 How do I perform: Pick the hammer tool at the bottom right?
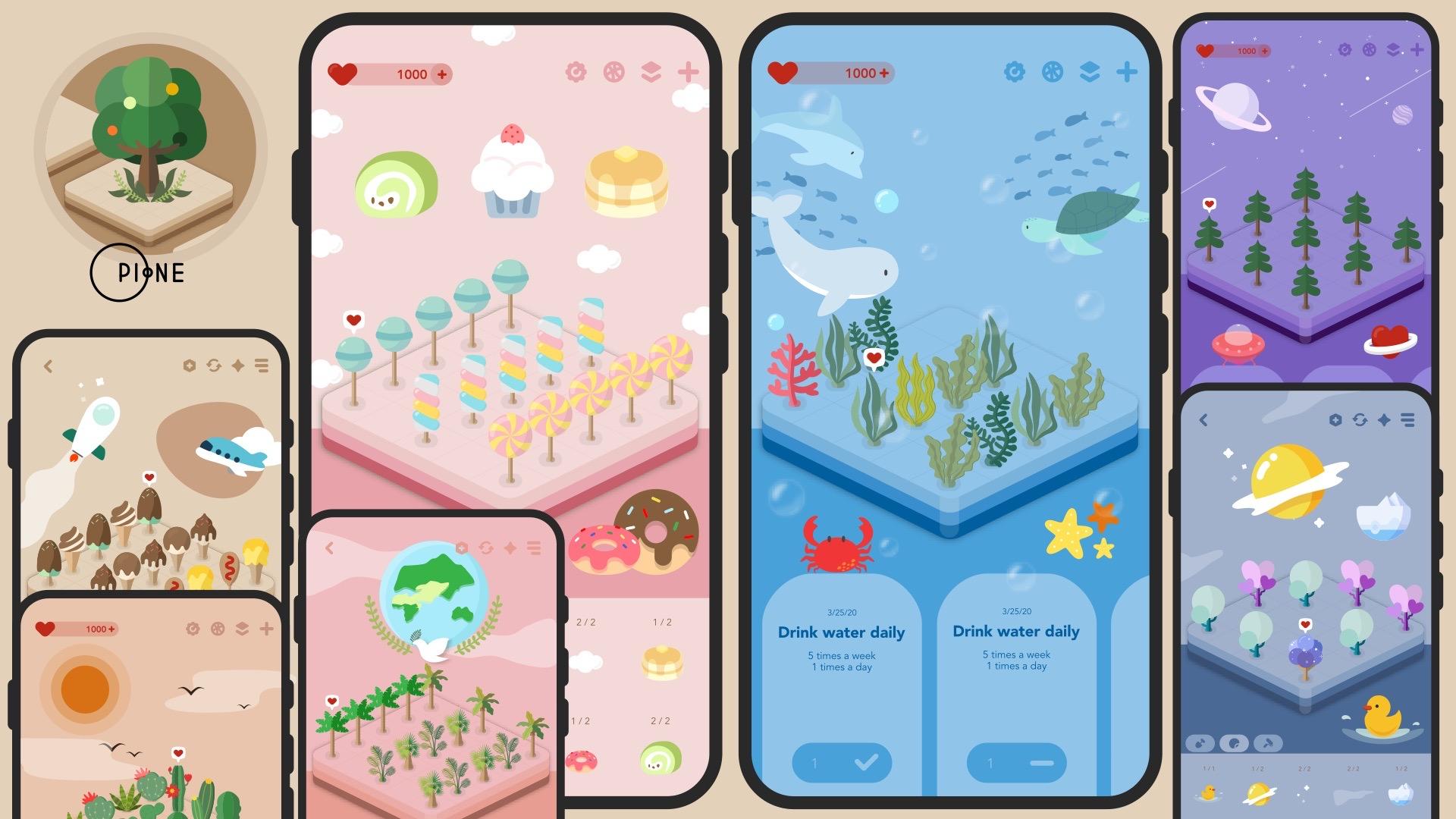pos(1267,744)
